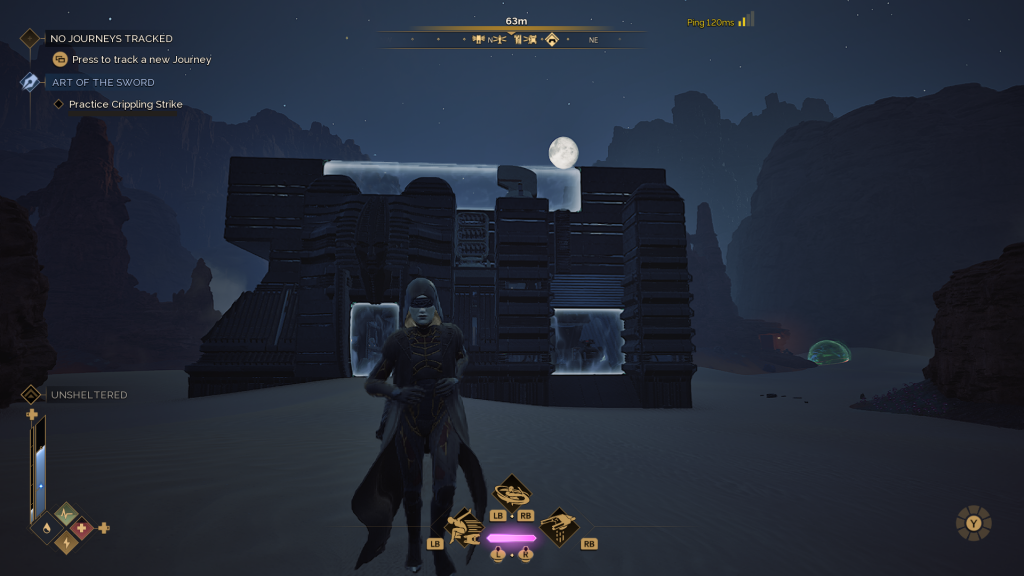This screenshot has width=1024, height=576.
Task: Activate the crouching figure ability icon
Action: click(464, 527)
